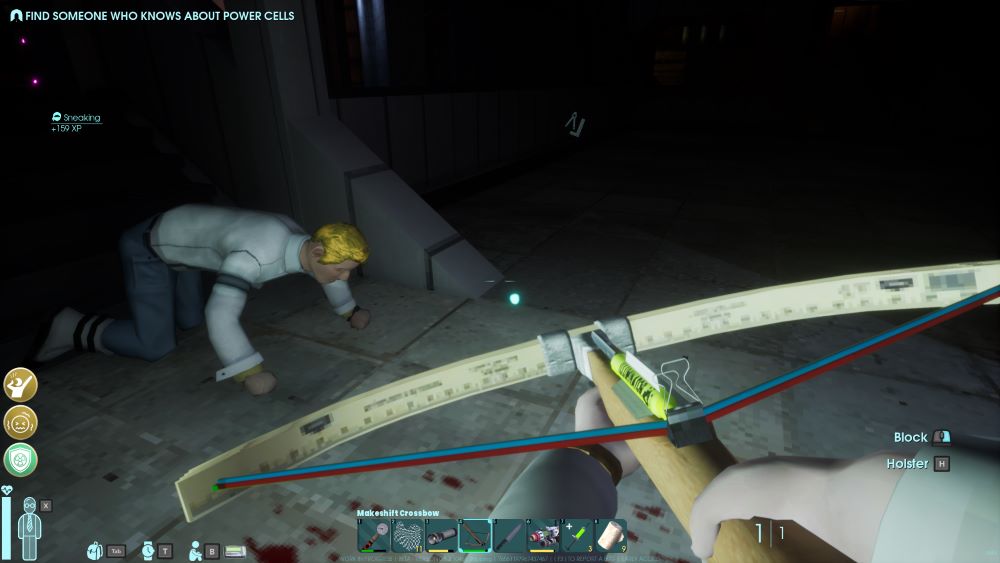Open the wristwatch icon
The height and width of the screenshot is (563, 1000).
coord(148,550)
